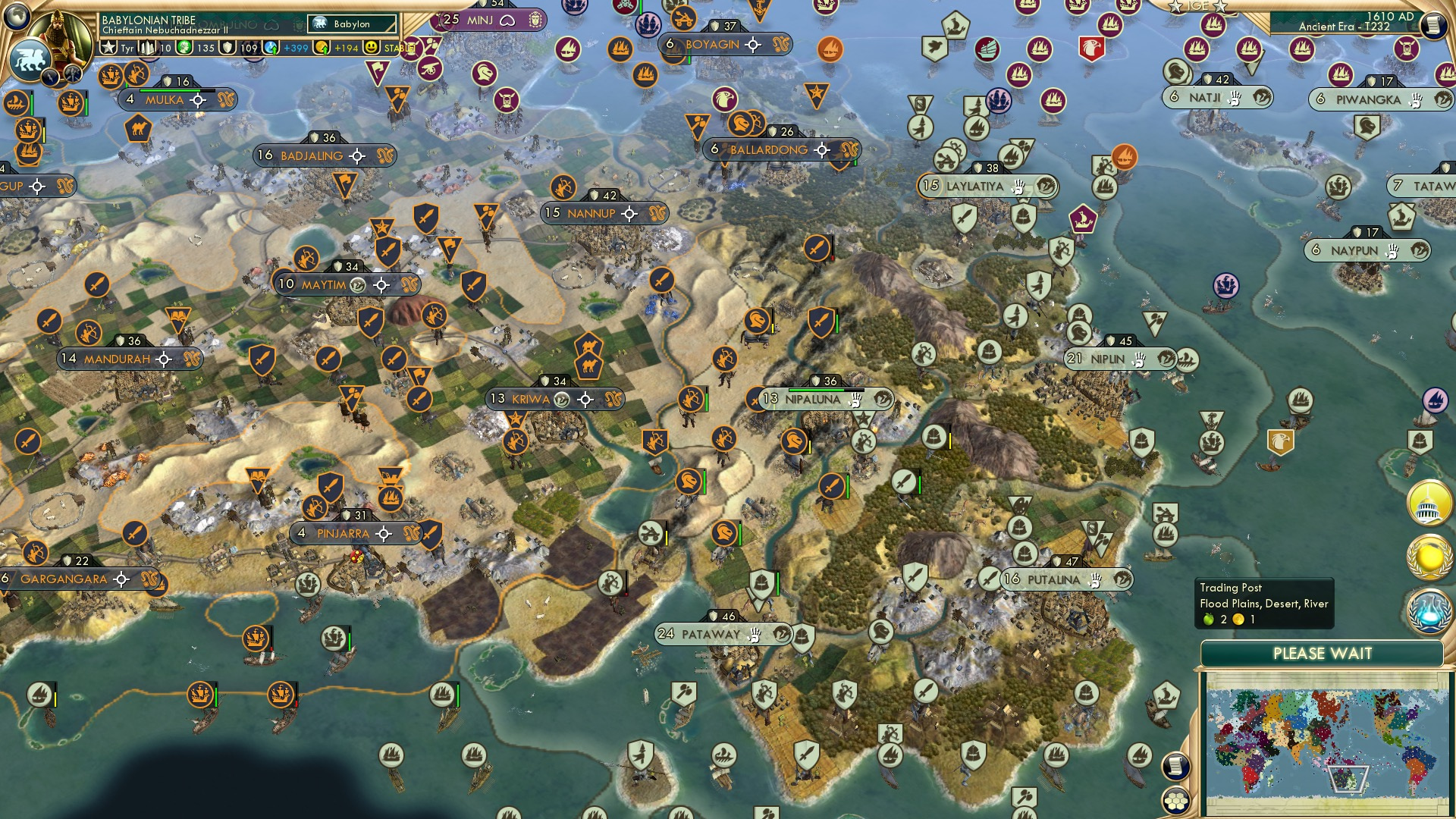
Task: Select the Kriwa city banner
Action: click(531, 399)
